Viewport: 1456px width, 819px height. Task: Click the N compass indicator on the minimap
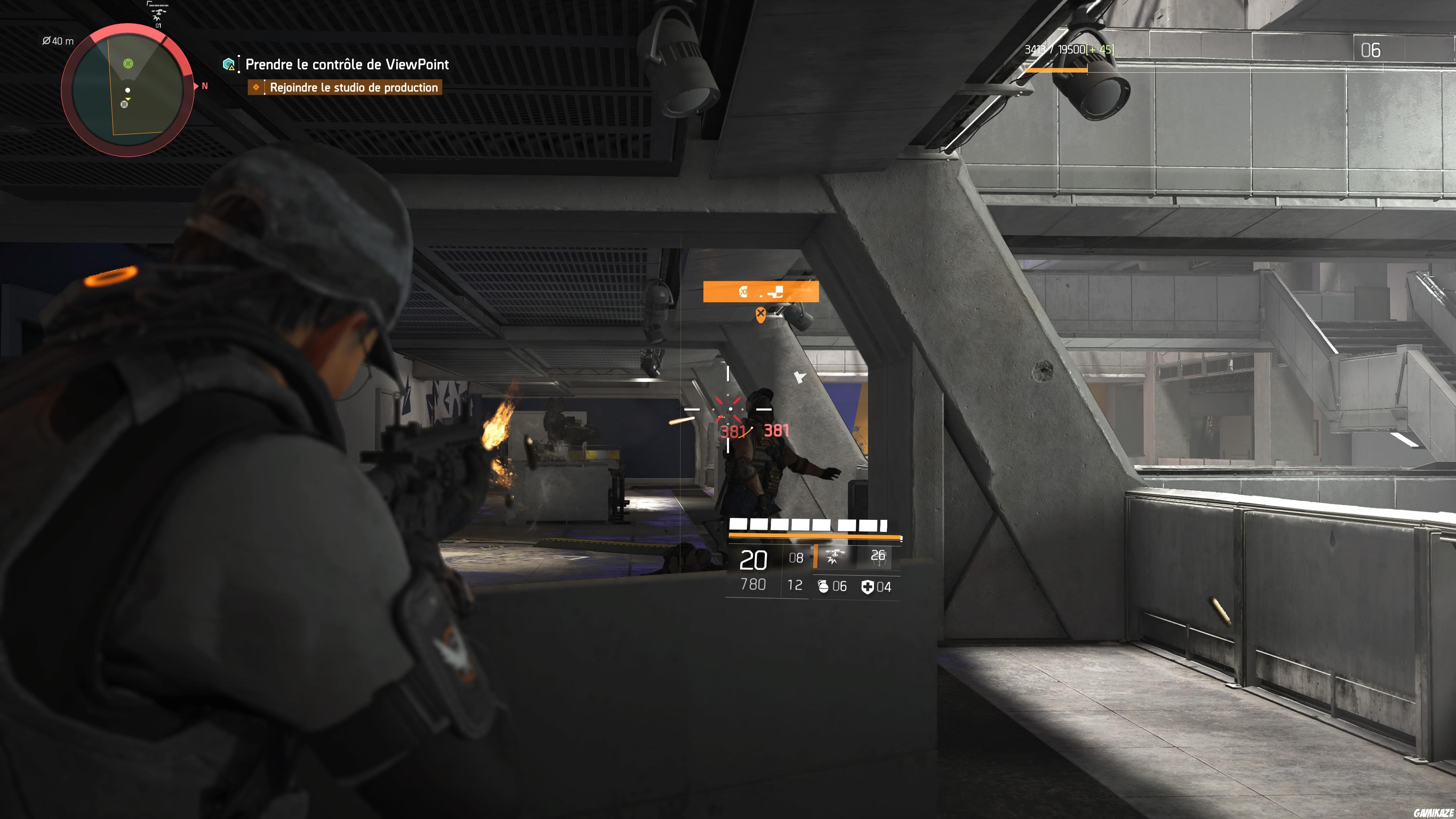click(x=205, y=86)
